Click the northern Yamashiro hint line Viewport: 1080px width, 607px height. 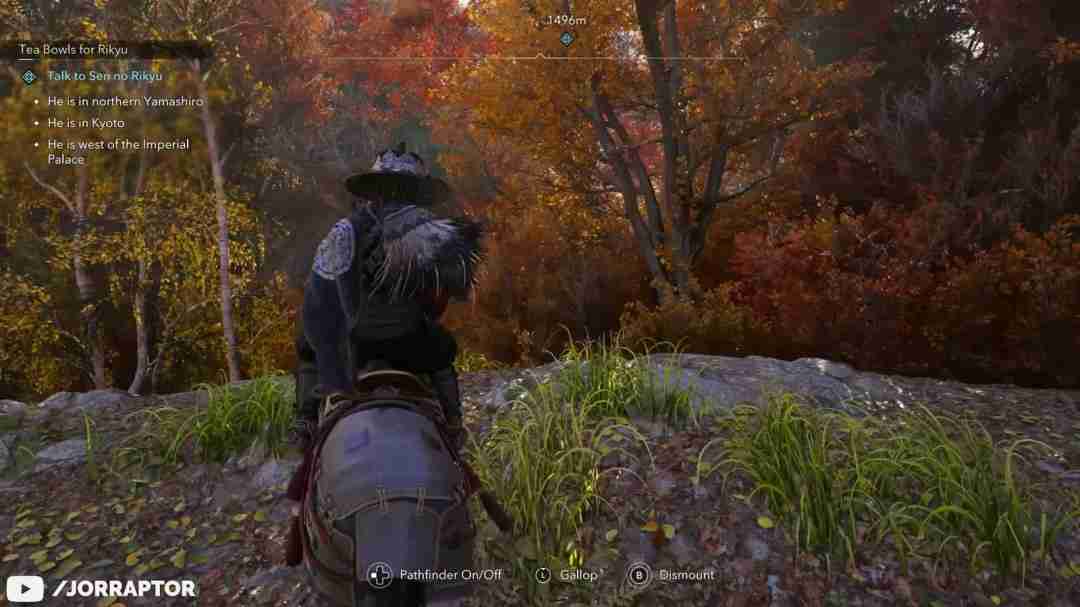125,101
